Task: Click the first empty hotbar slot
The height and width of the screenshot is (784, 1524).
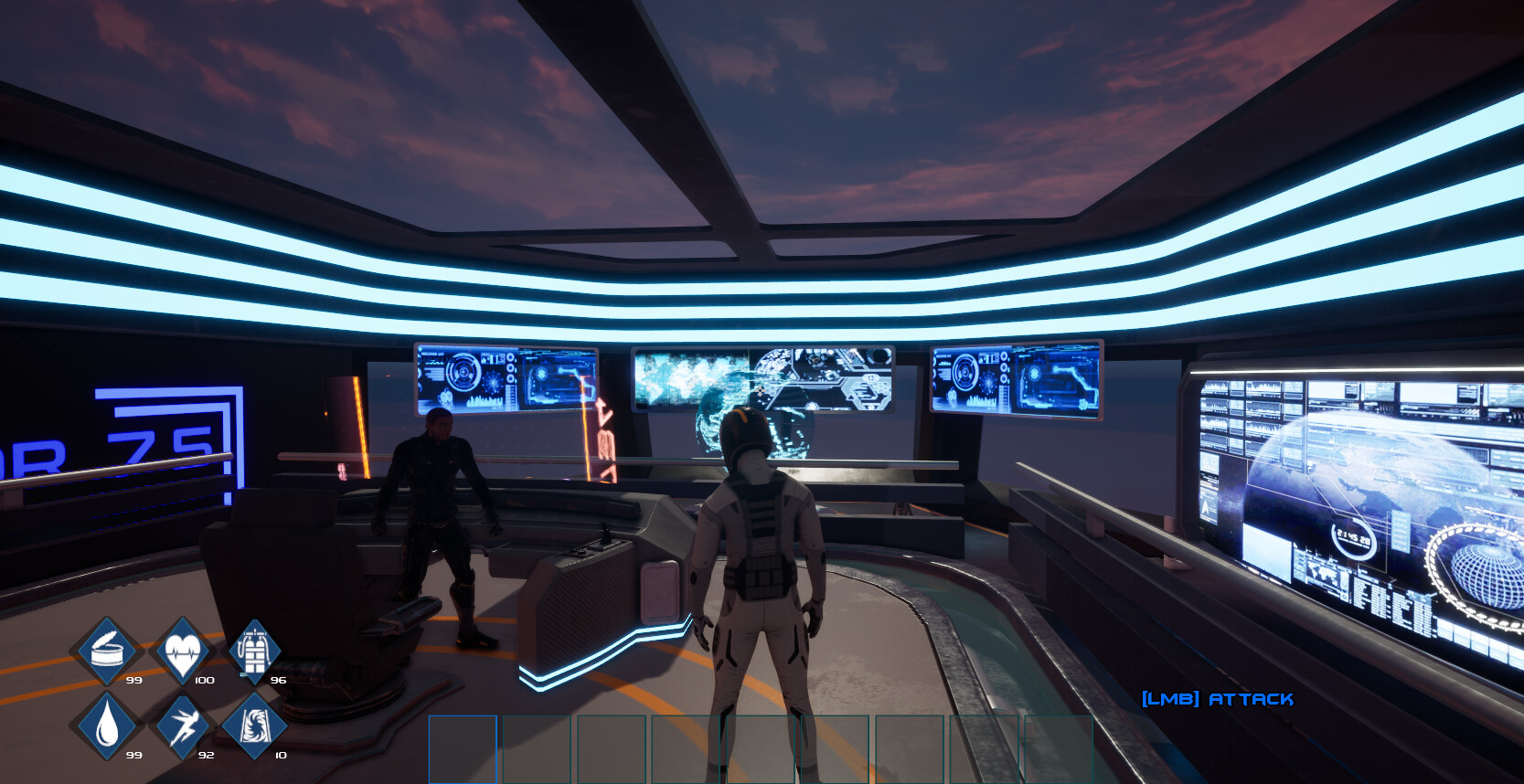Action: (x=462, y=749)
